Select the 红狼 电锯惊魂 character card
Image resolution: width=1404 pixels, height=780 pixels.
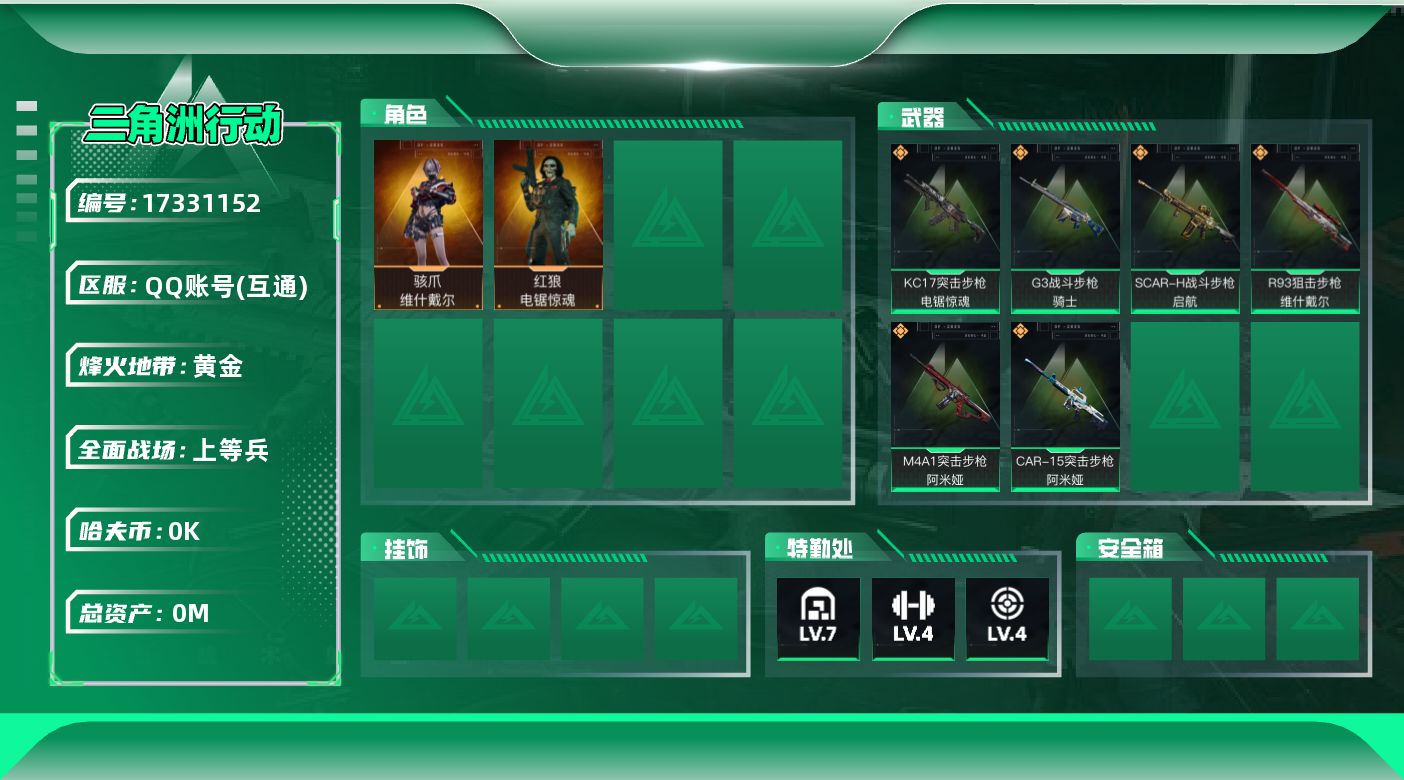548,224
